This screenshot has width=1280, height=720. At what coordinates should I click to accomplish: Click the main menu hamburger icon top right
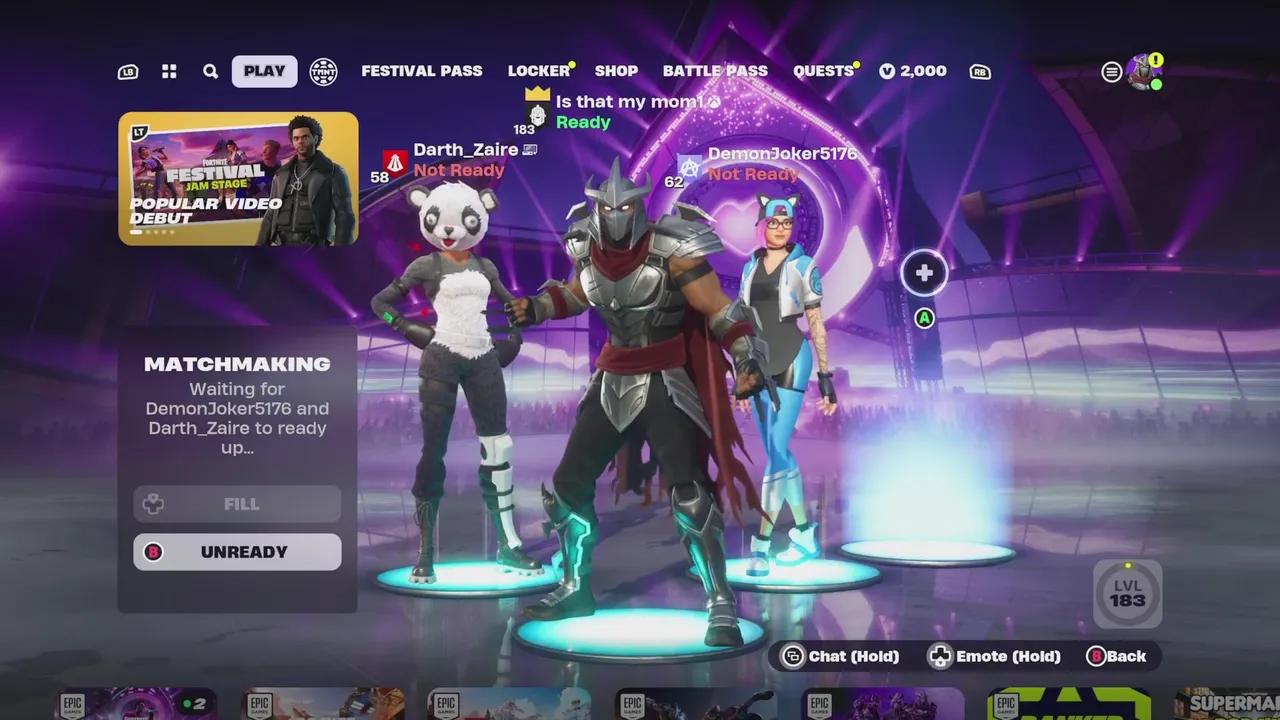coord(1110,71)
